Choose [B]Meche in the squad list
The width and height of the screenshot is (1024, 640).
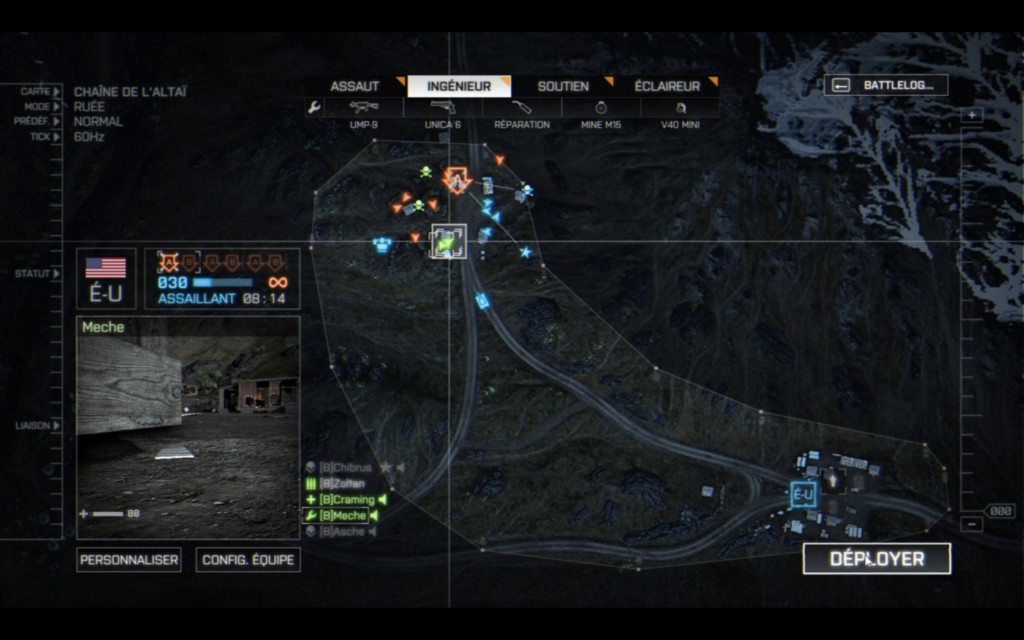[x=342, y=515]
